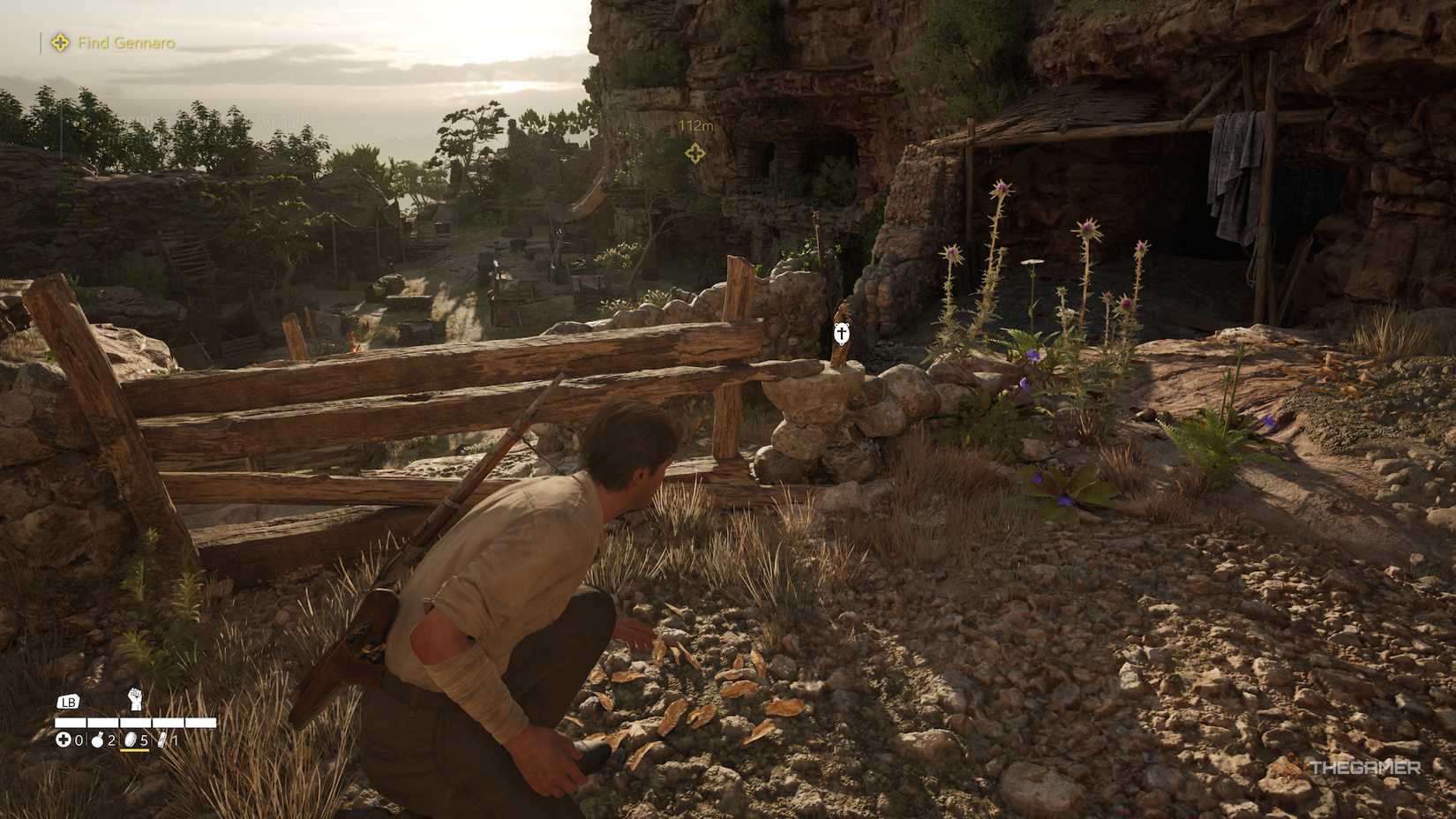Click the white cross grave marker icon

pyautogui.click(x=843, y=334)
